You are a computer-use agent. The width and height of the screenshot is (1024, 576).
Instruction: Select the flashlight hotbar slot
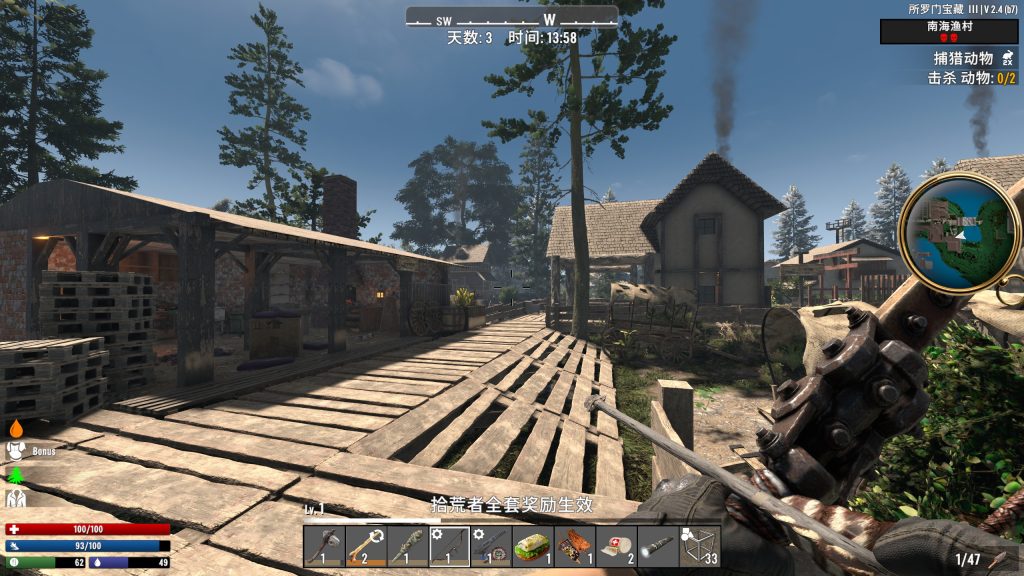658,546
